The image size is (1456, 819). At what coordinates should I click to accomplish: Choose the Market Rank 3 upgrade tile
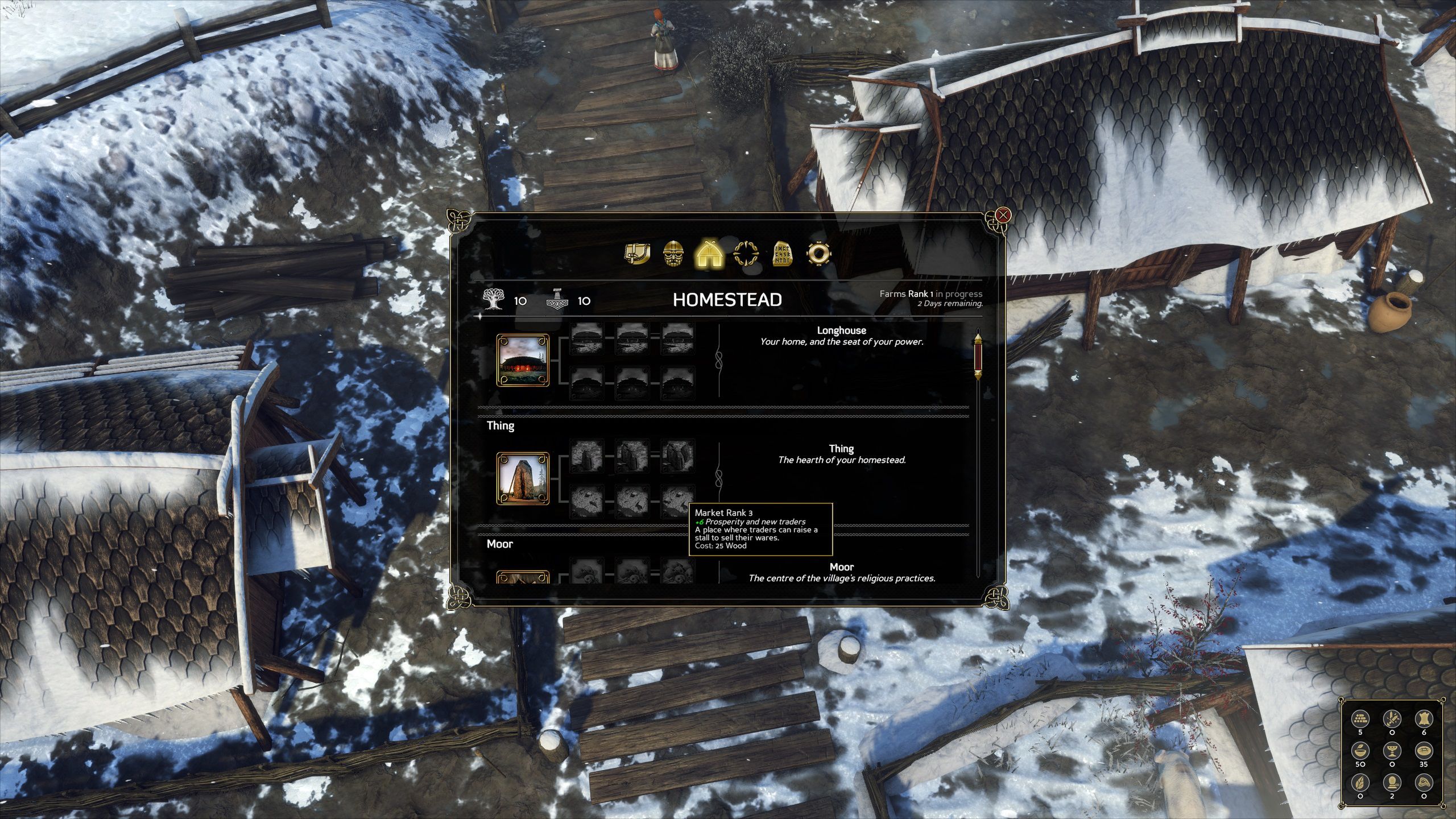(677, 500)
